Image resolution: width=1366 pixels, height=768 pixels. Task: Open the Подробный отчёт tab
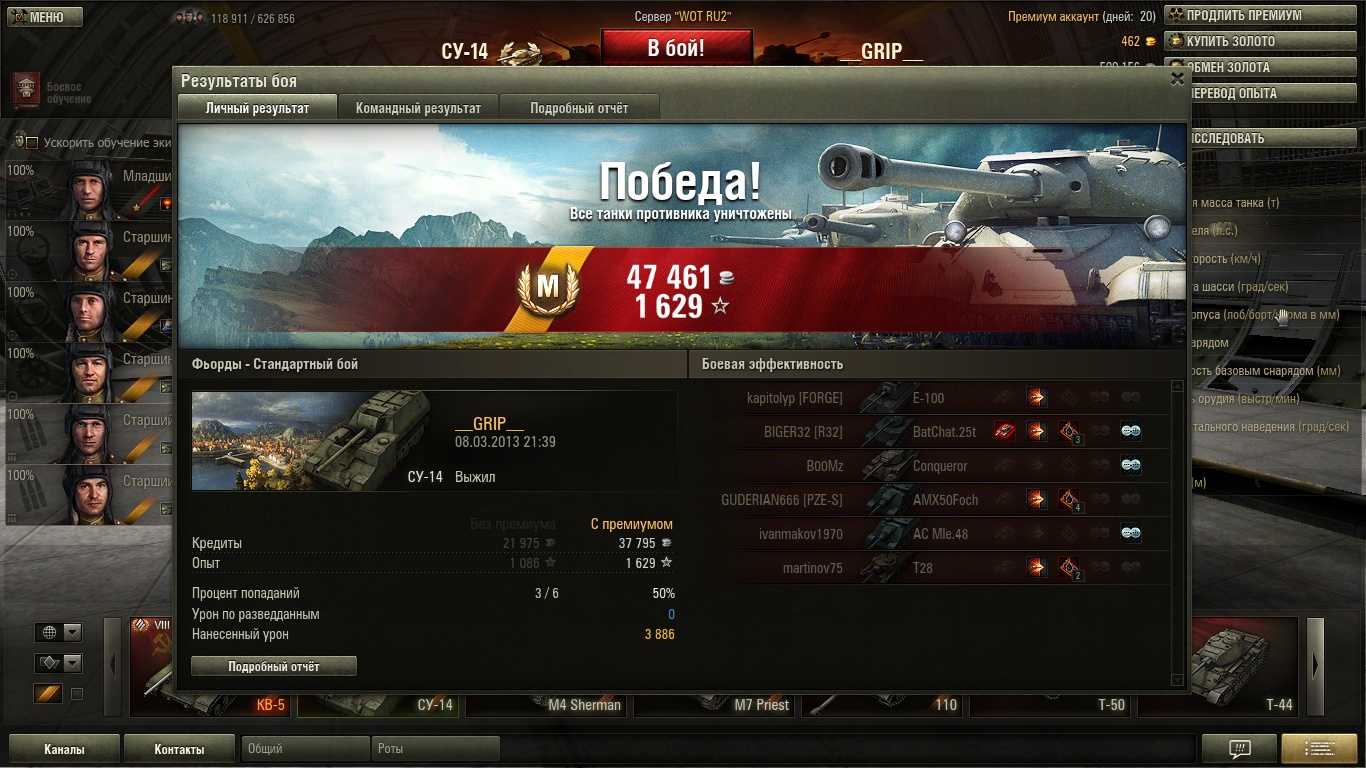pyautogui.click(x=579, y=108)
